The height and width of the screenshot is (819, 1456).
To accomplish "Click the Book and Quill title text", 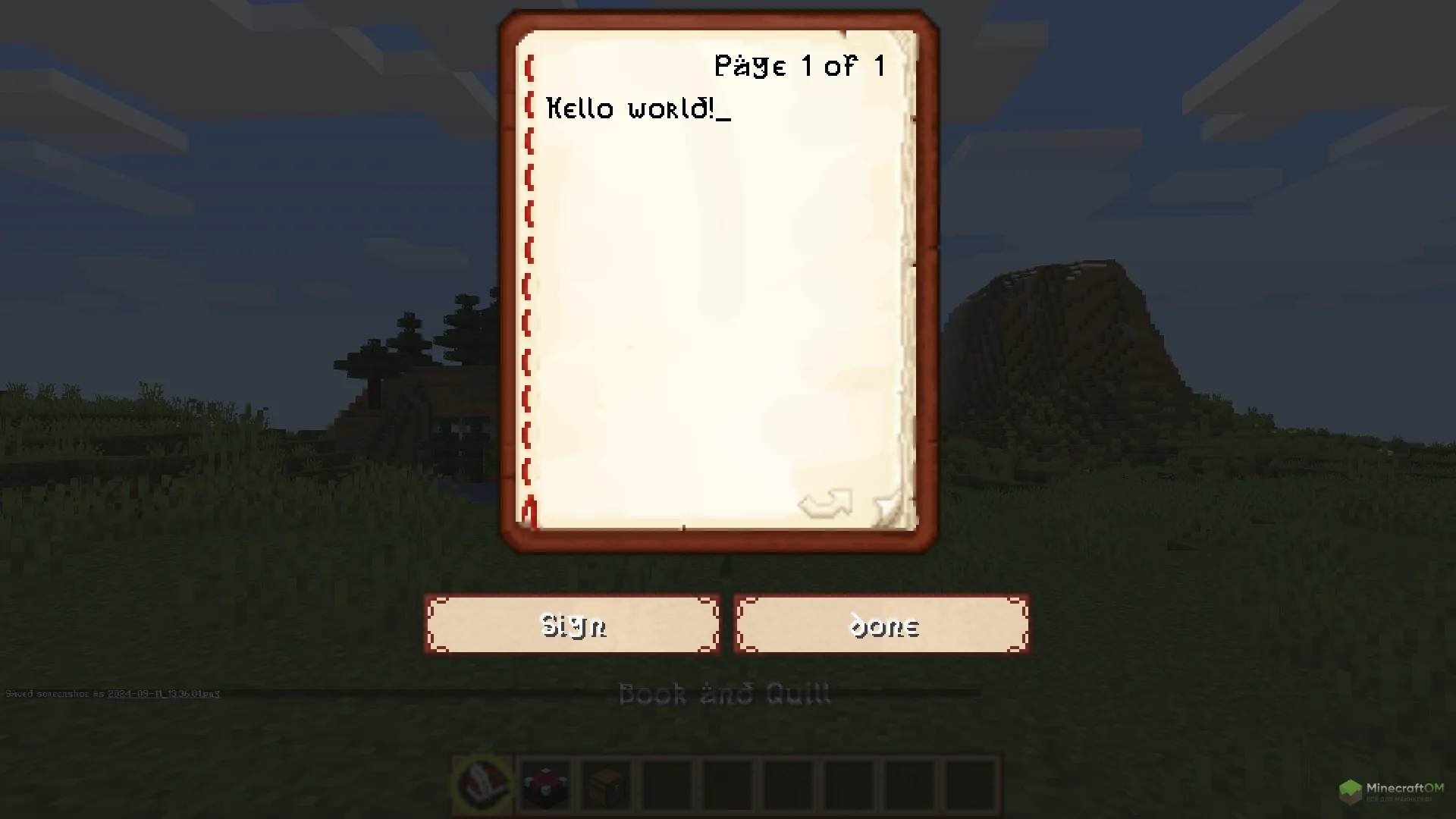I will pos(725,692).
